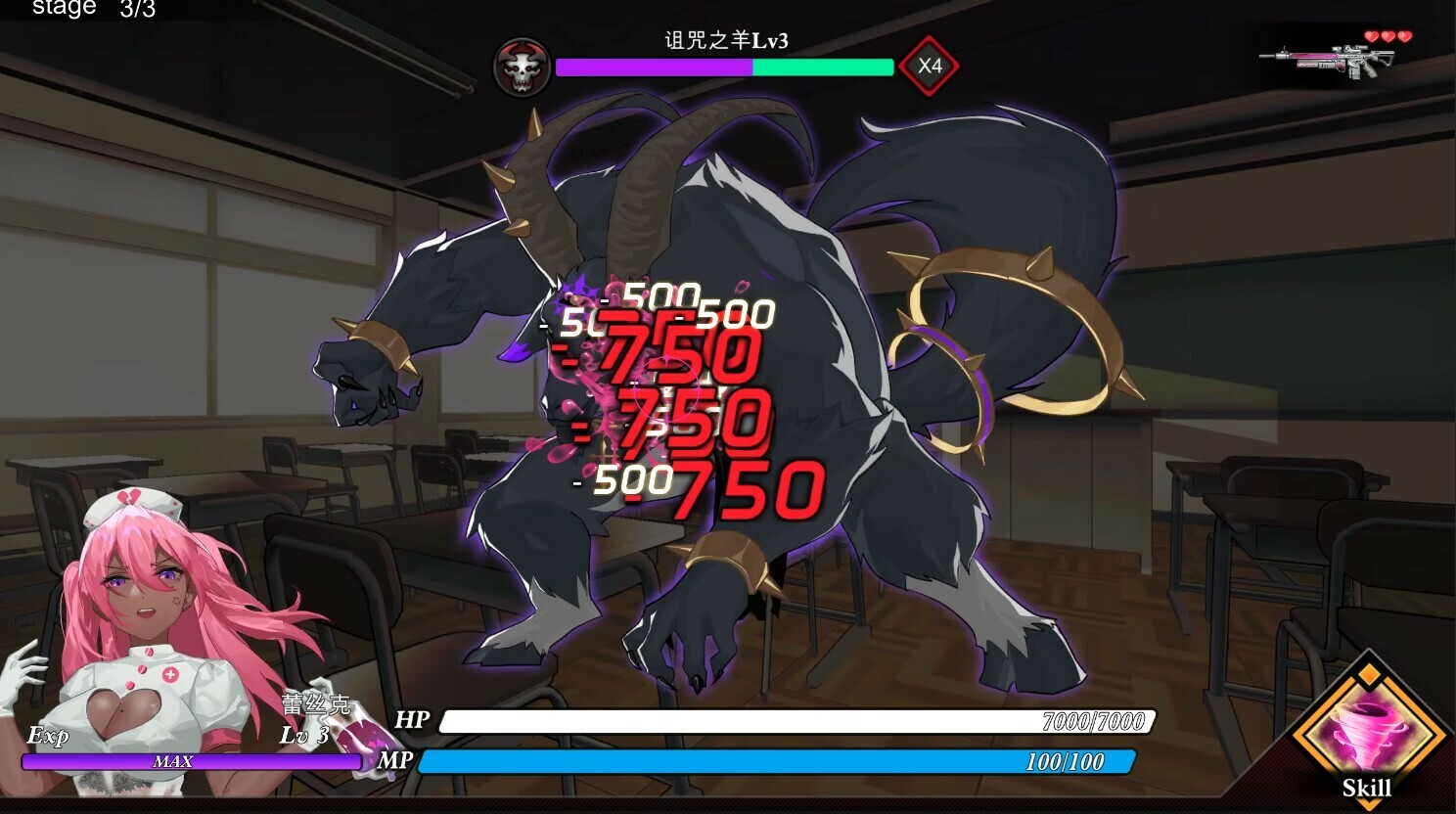1456x814 pixels.
Task: Click the boss health bar
Action: 724,68
